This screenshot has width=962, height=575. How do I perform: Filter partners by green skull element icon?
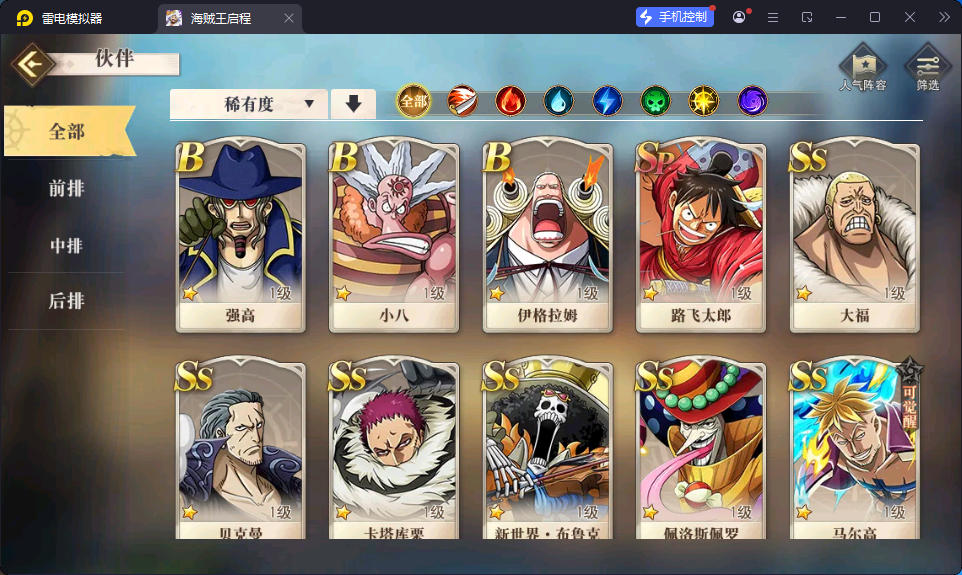pyautogui.click(x=655, y=101)
